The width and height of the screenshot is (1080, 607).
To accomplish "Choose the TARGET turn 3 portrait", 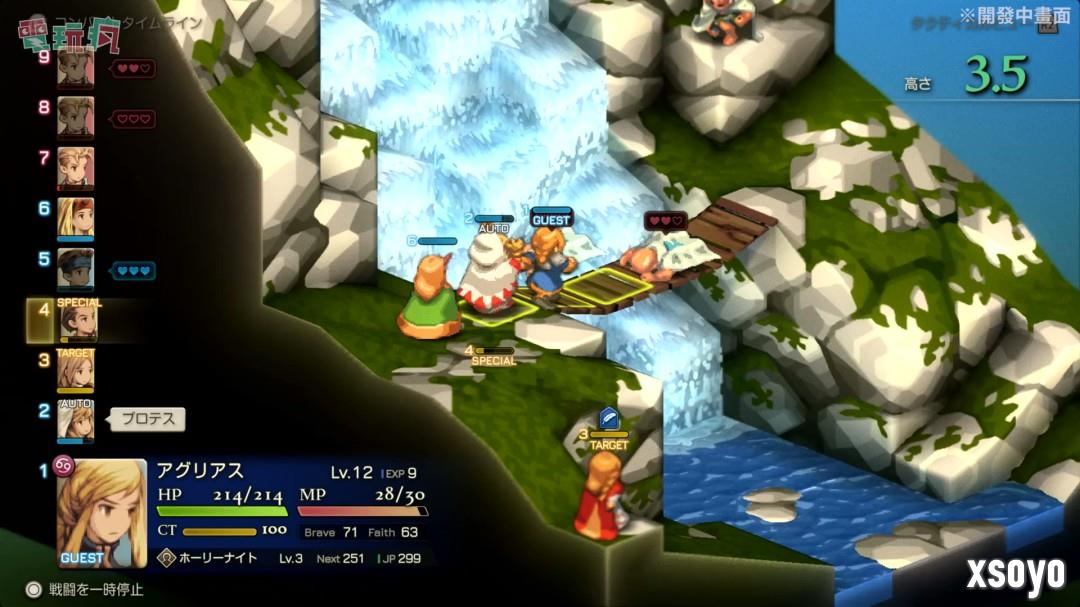I will point(75,371).
